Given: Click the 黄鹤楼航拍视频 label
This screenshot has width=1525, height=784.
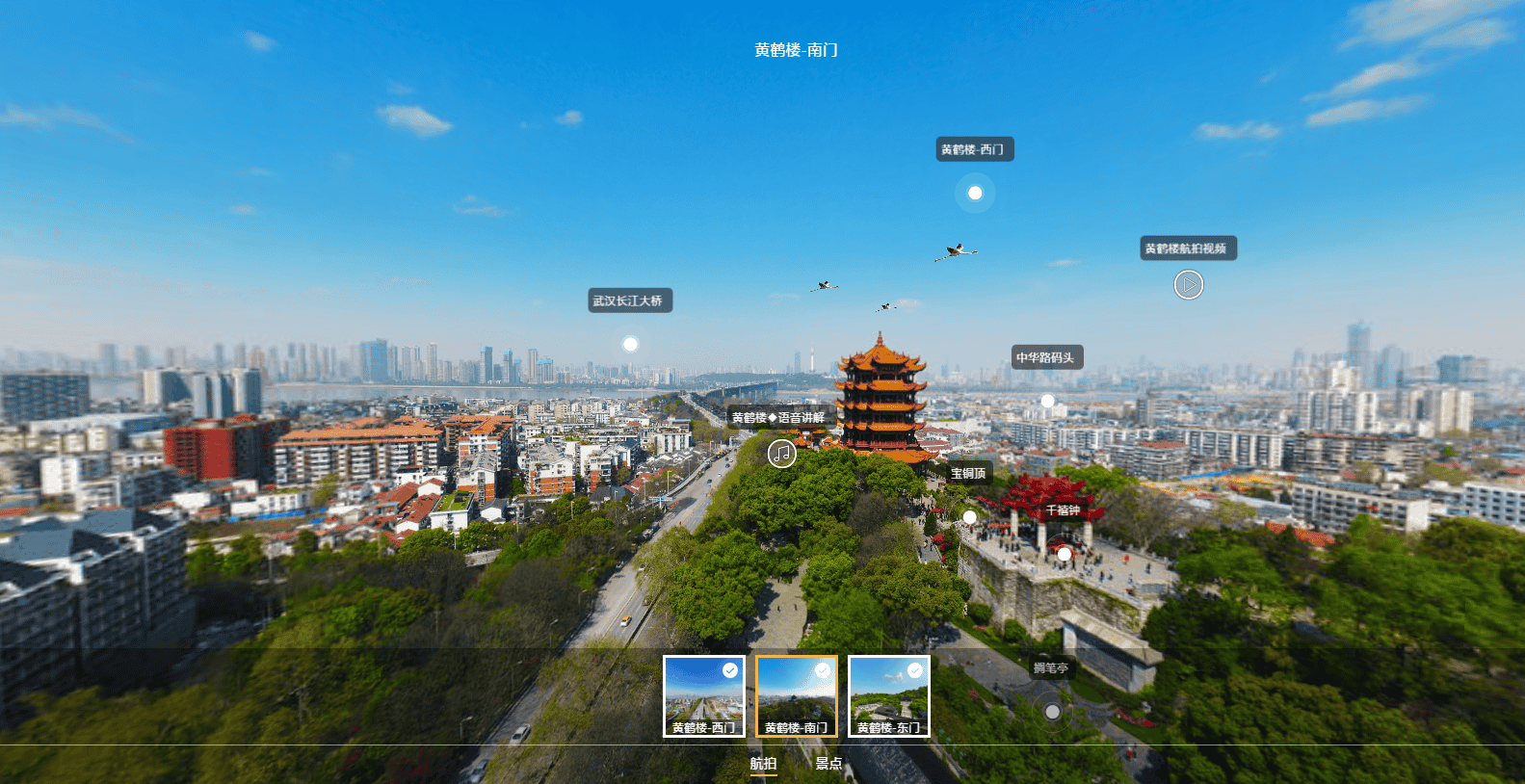Looking at the screenshot, I should (1188, 248).
